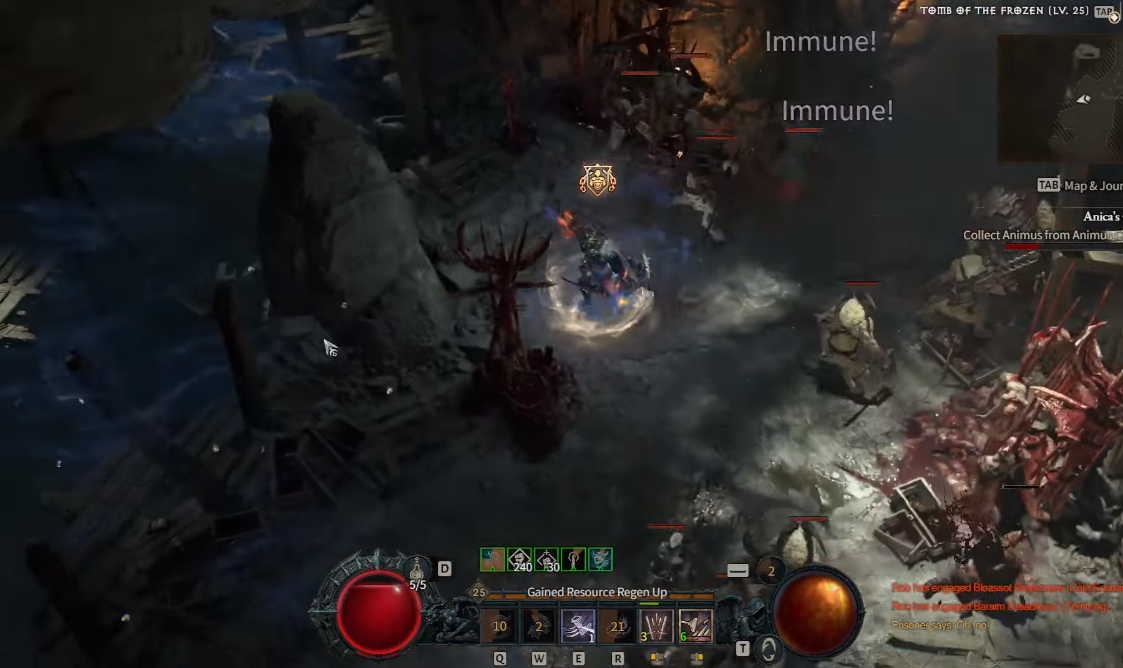
Task: Select the first skill slot showing 10
Action: [498, 626]
